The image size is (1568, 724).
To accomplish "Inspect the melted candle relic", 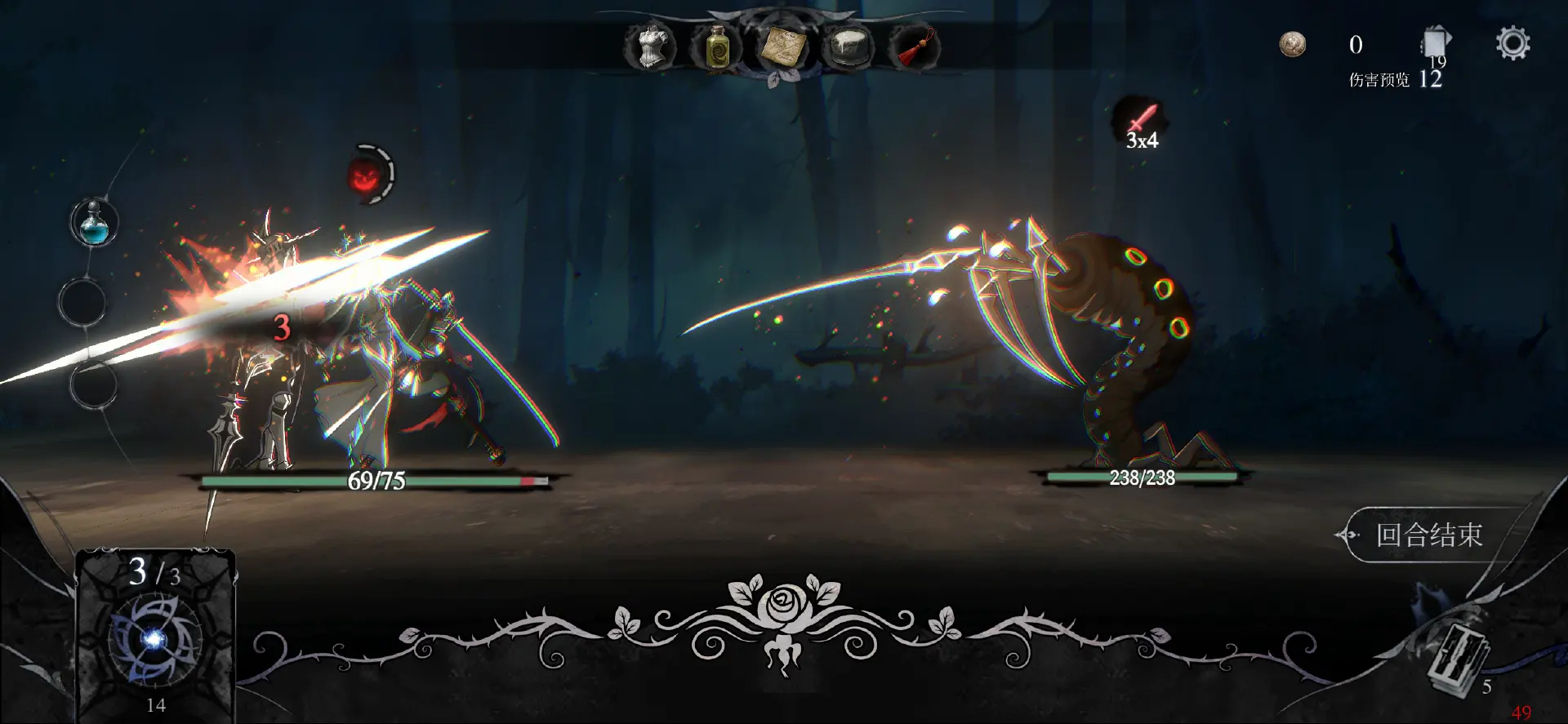I will pyautogui.click(x=848, y=47).
